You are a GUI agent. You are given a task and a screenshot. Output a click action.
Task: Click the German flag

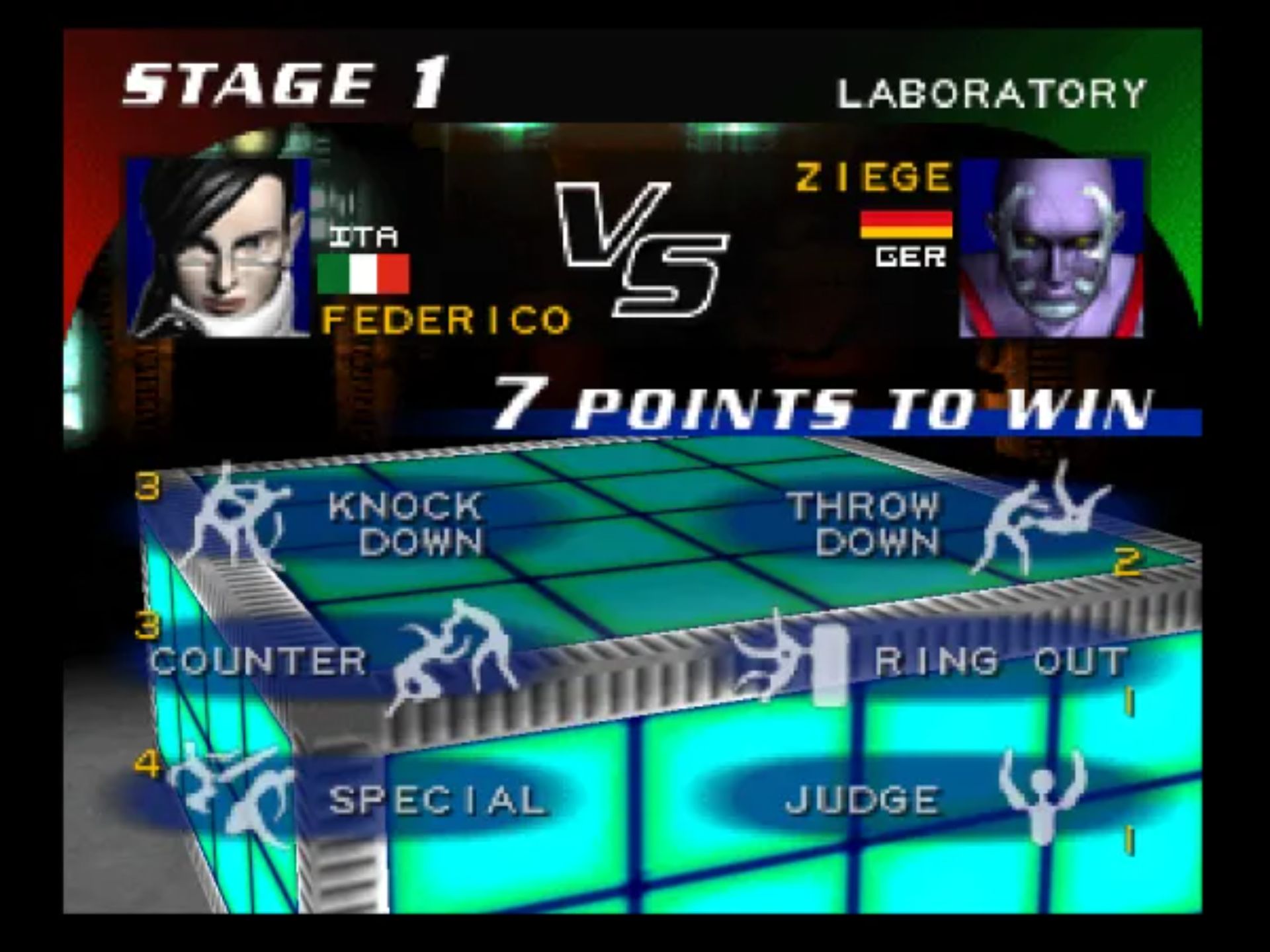click(x=906, y=225)
